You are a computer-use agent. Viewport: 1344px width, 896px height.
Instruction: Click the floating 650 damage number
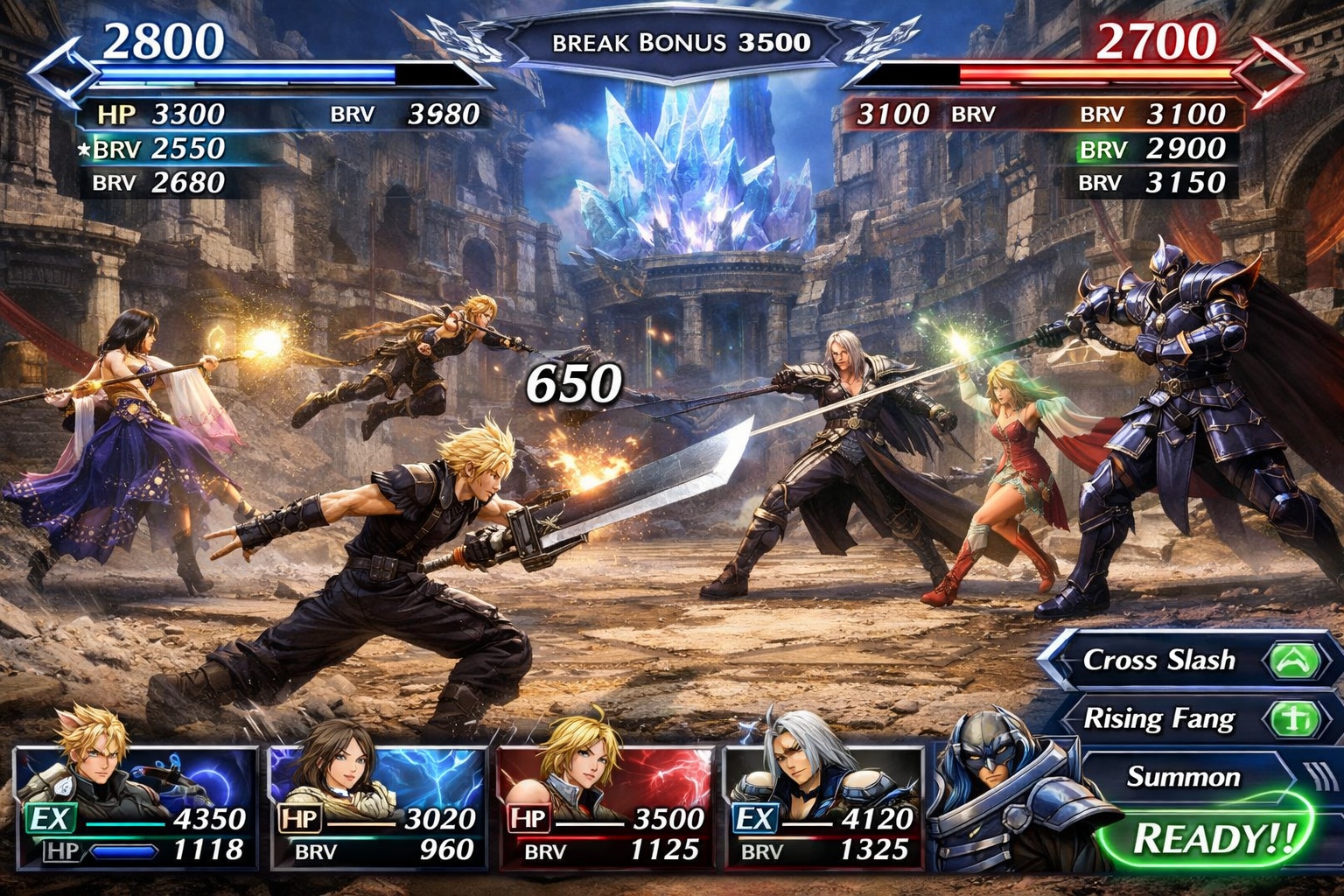point(573,381)
